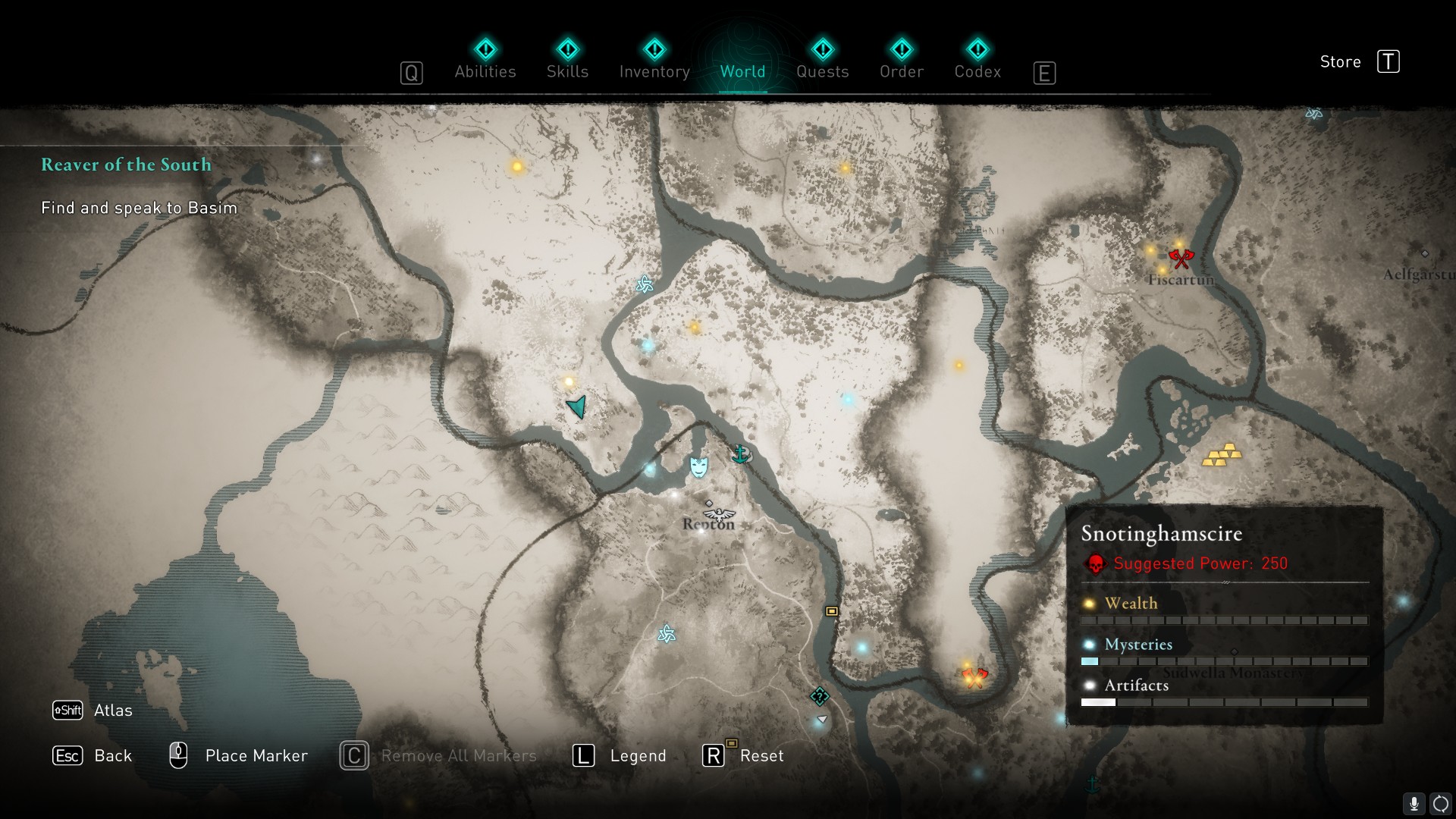Viewport: 1456px width, 819px height.
Task: Select the Repton raven settlement marker
Action: [x=719, y=513]
